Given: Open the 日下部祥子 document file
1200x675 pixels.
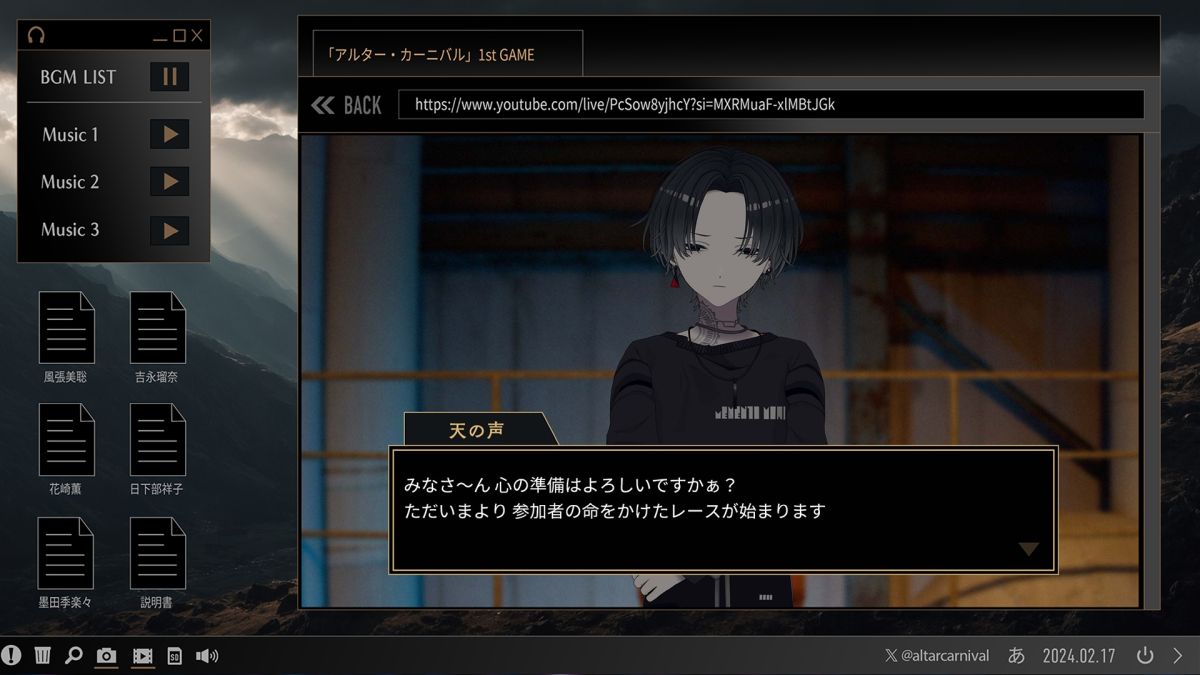Looking at the screenshot, I should point(158,440).
